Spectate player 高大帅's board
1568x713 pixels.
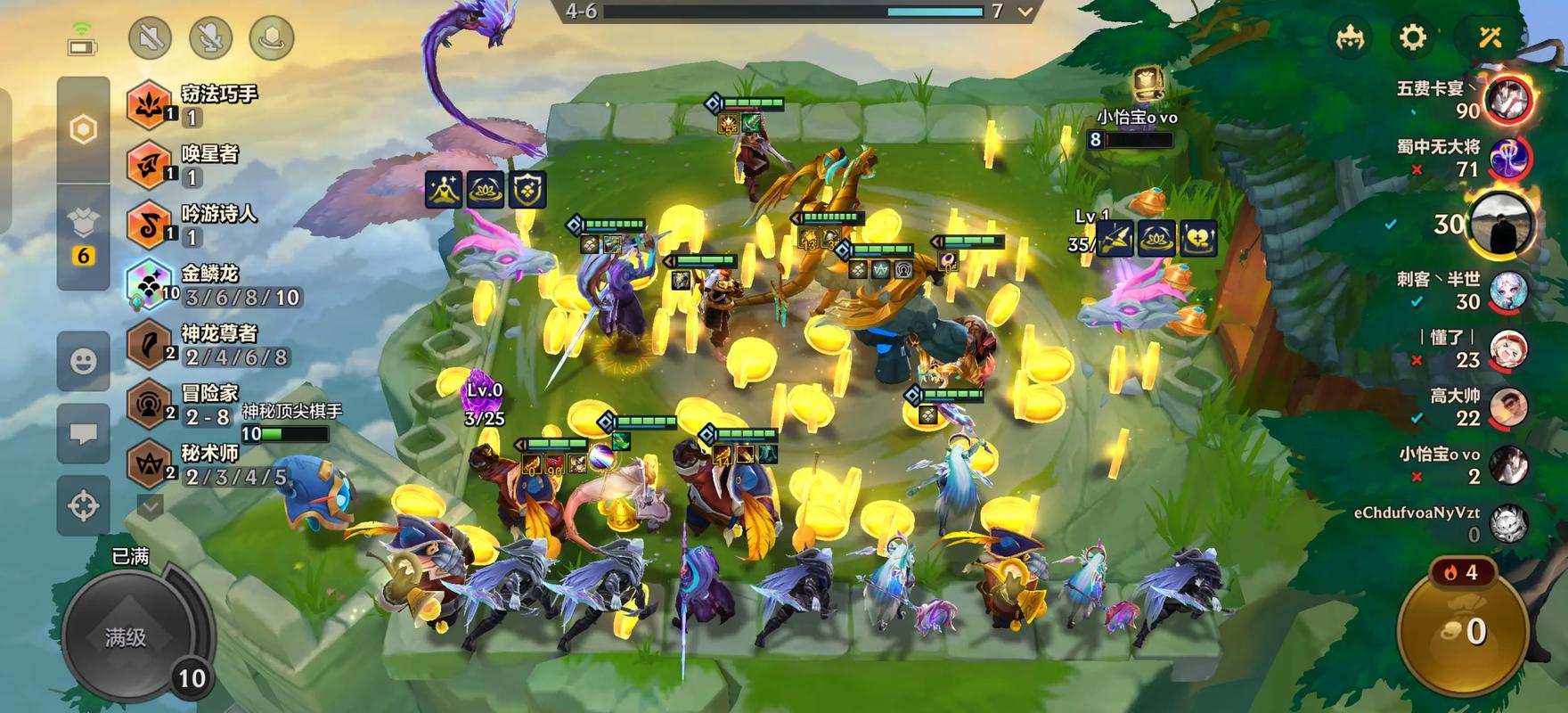pyautogui.click(x=1509, y=408)
